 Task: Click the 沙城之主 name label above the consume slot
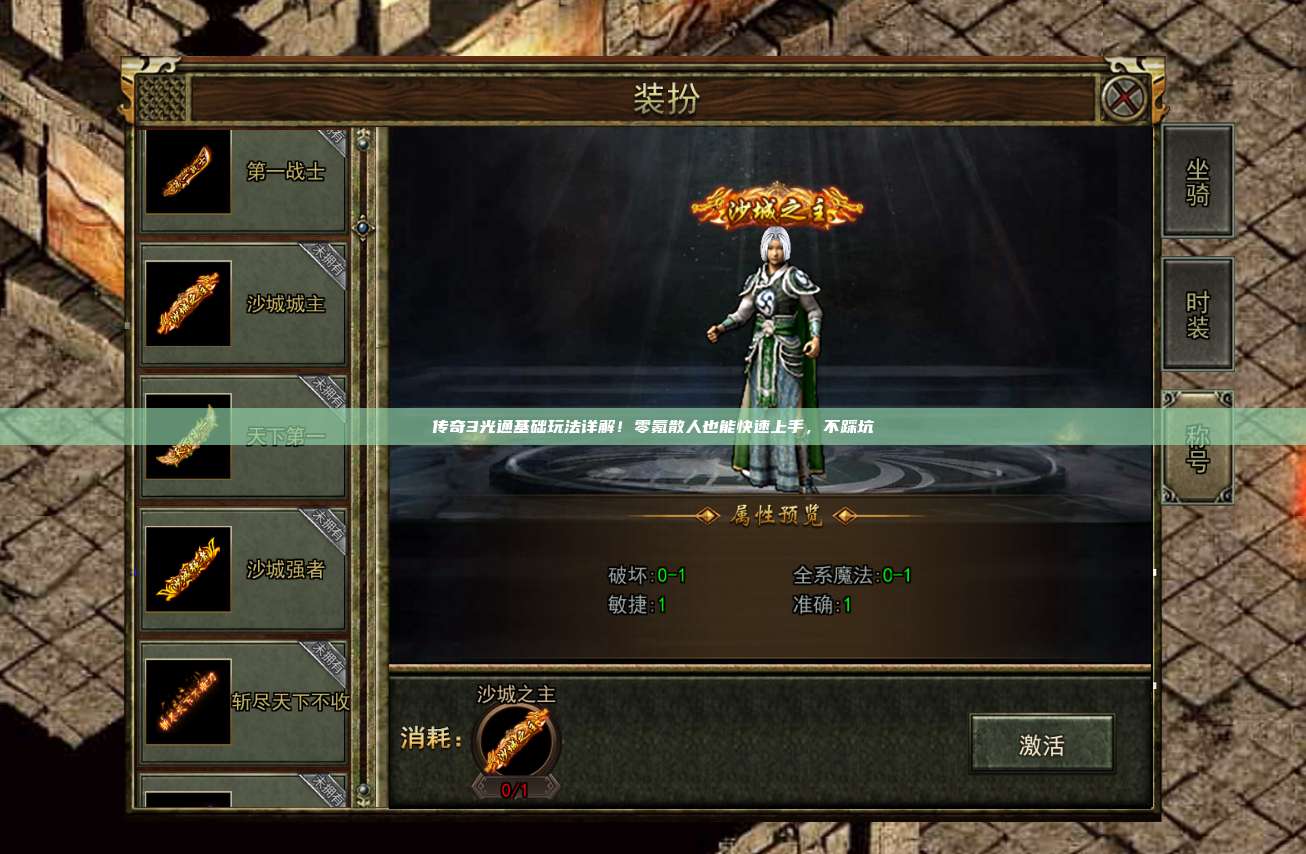click(516, 693)
